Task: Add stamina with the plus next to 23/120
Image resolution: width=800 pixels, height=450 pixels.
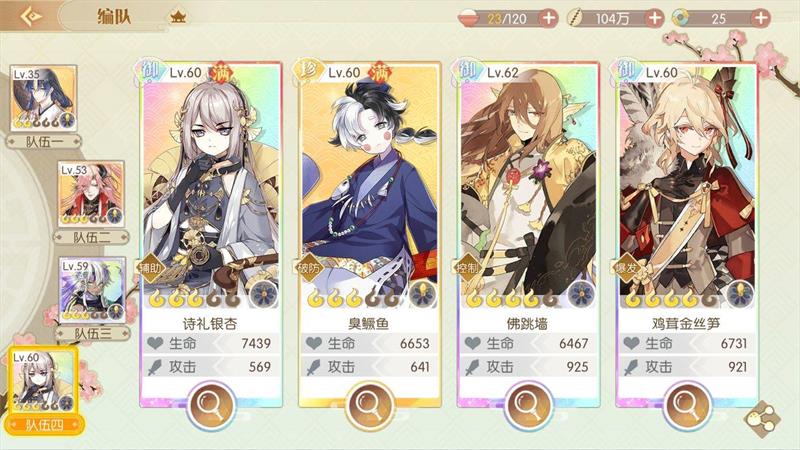Action: coord(548,17)
